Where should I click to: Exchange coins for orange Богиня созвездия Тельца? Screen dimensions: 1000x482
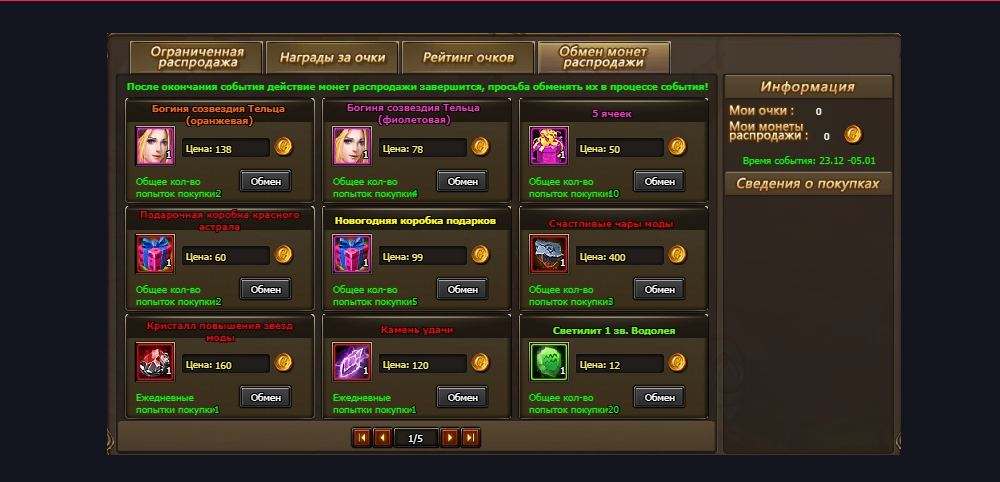265,181
